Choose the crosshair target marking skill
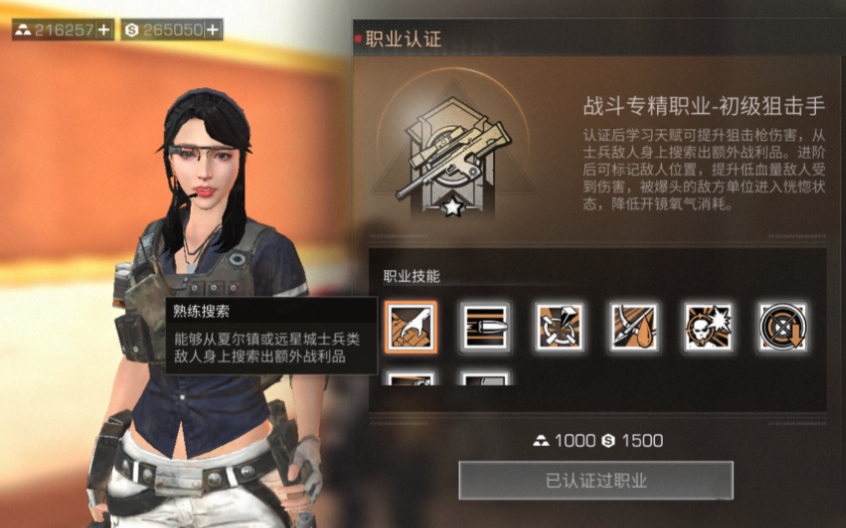 tap(560, 327)
